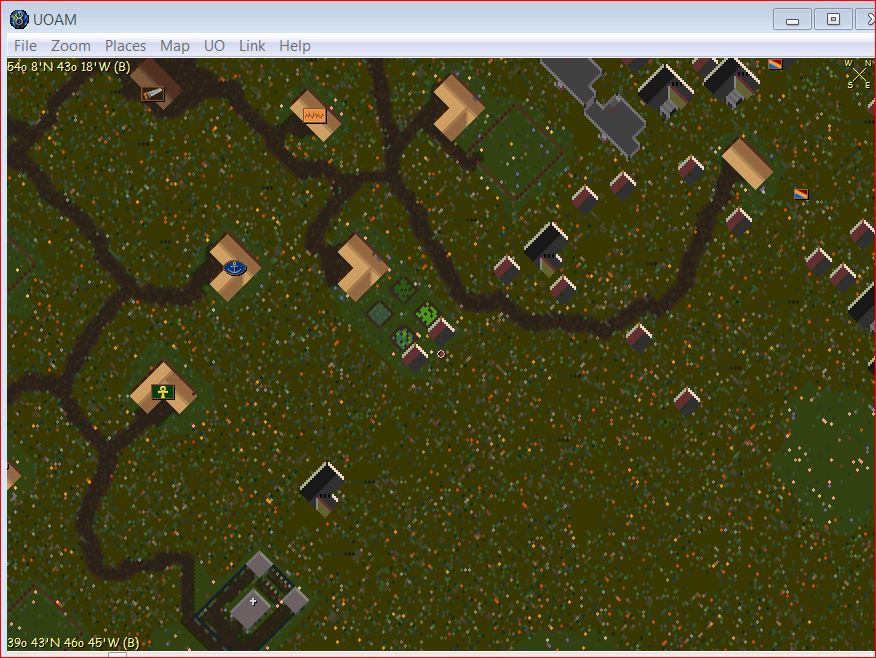Click the saw icon map marker
The image size is (876, 658).
tap(153, 94)
